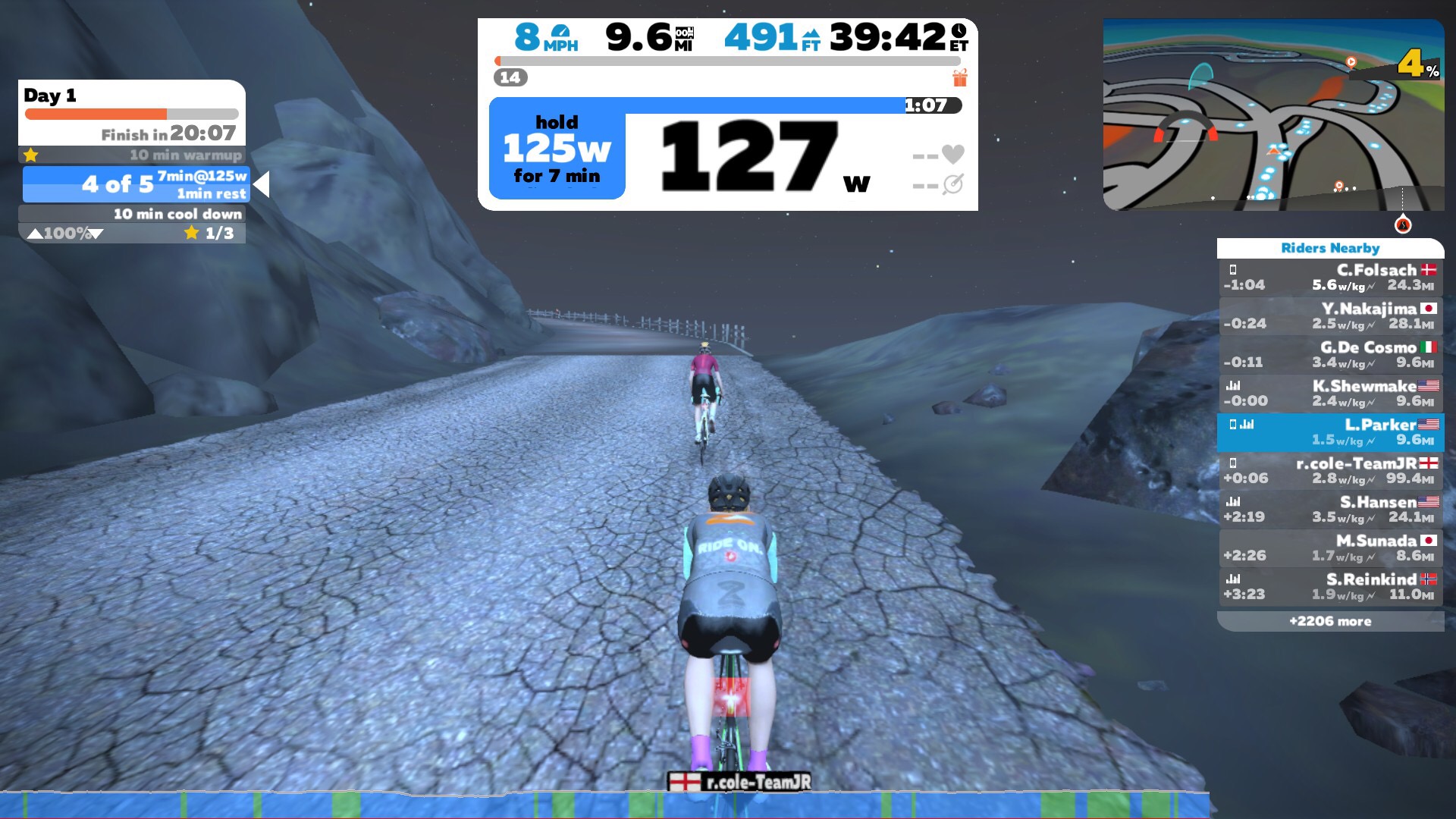Decrease workout intensity with the down arrow
1456x819 pixels.
coord(96,234)
